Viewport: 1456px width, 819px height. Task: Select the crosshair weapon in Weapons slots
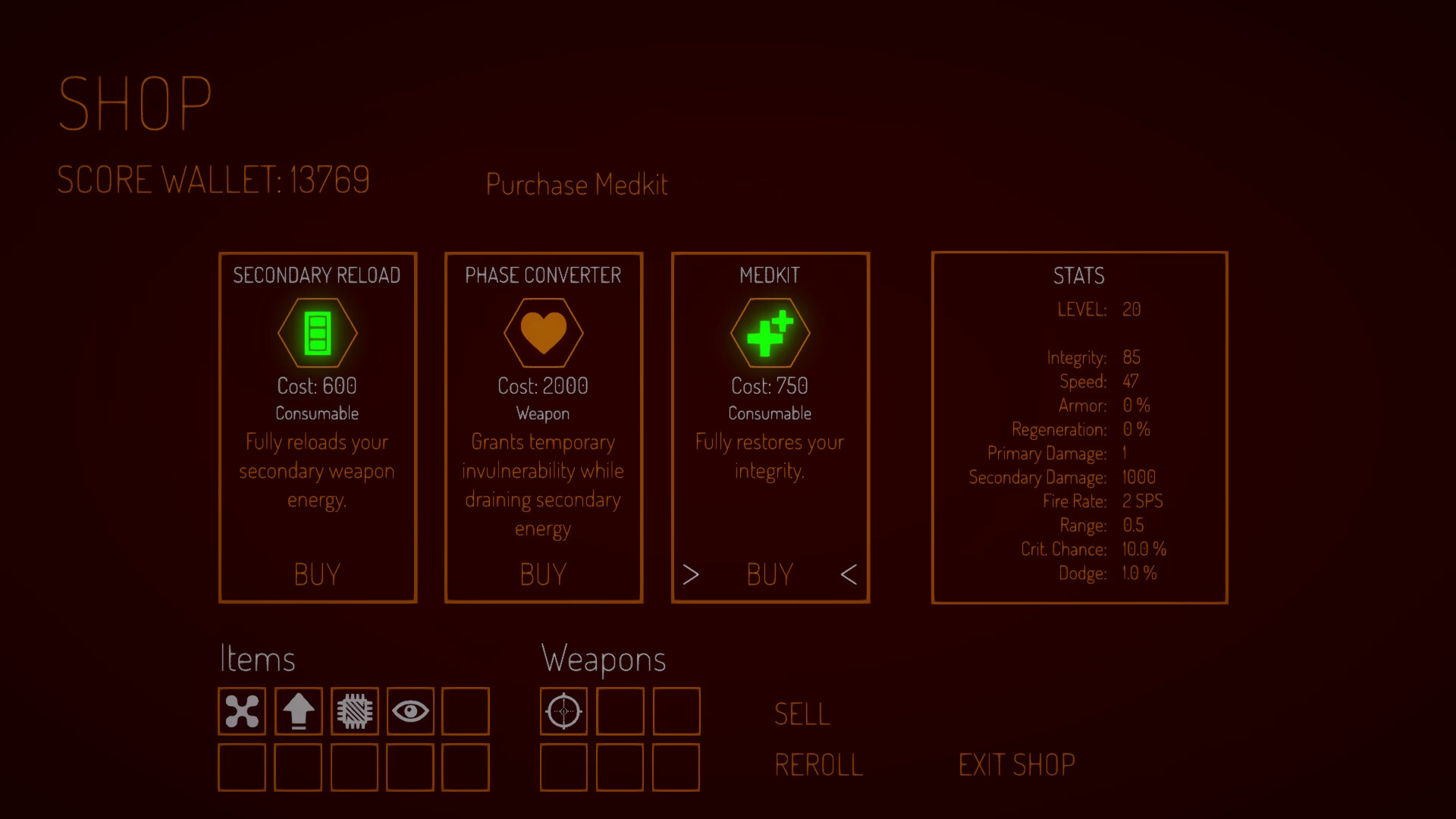click(563, 711)
